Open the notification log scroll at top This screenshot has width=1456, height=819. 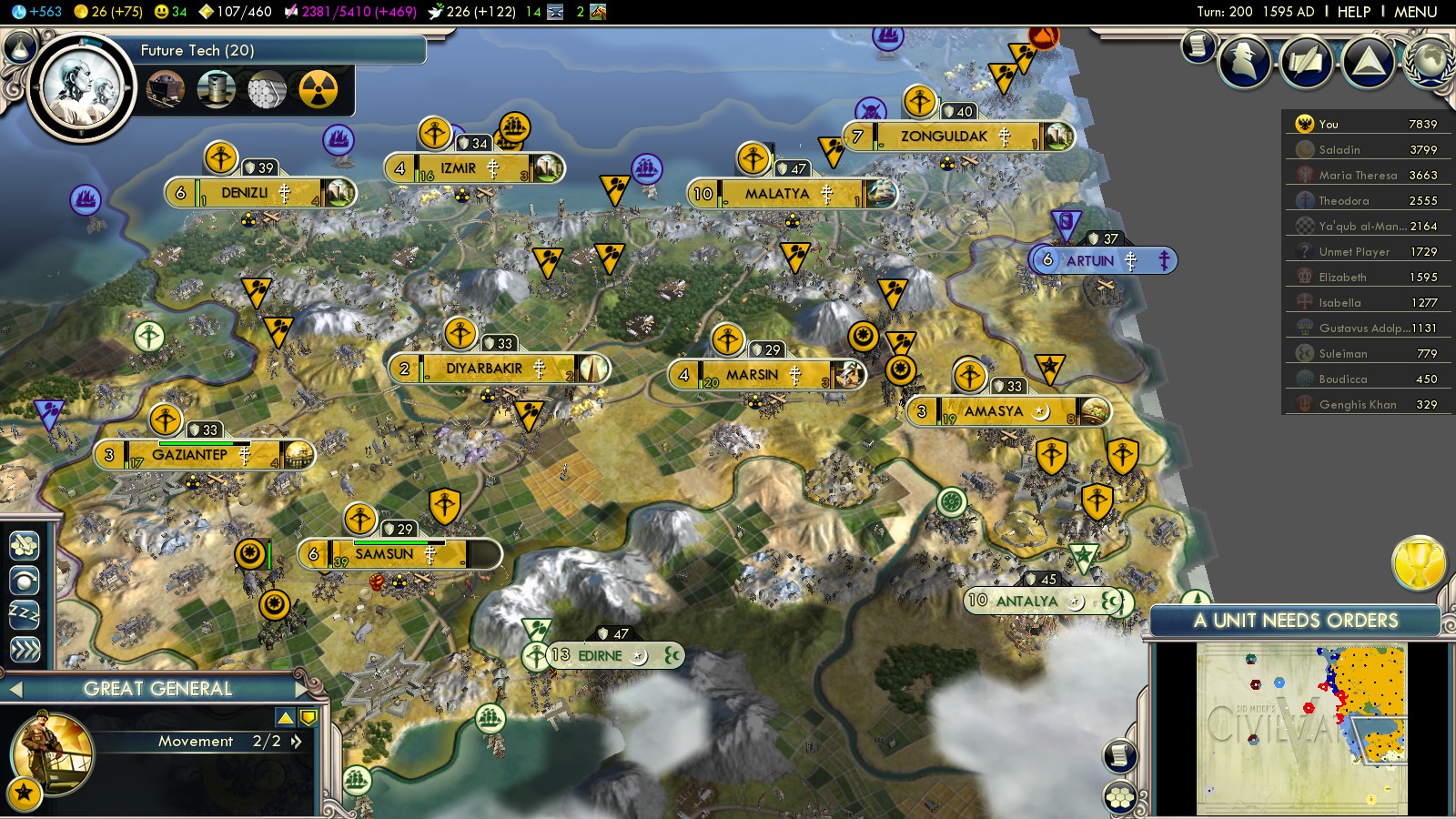tap(1198, 45)
